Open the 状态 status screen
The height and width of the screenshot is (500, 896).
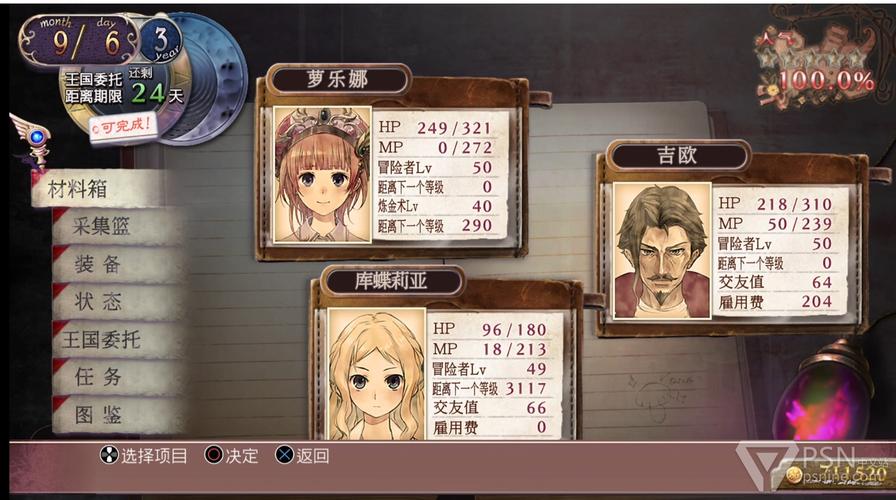[98, 301]
